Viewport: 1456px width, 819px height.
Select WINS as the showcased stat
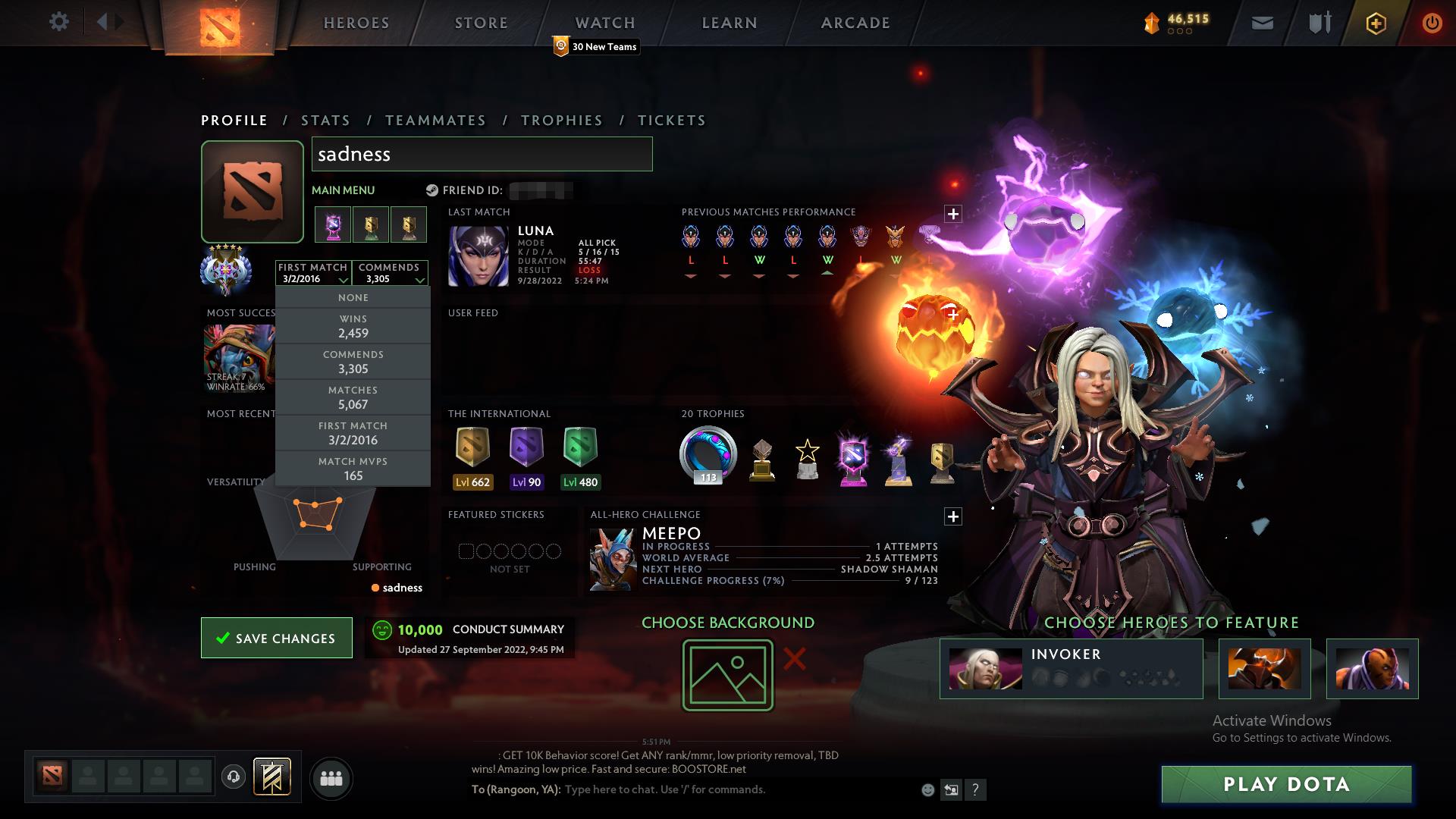tap(353, 326)
